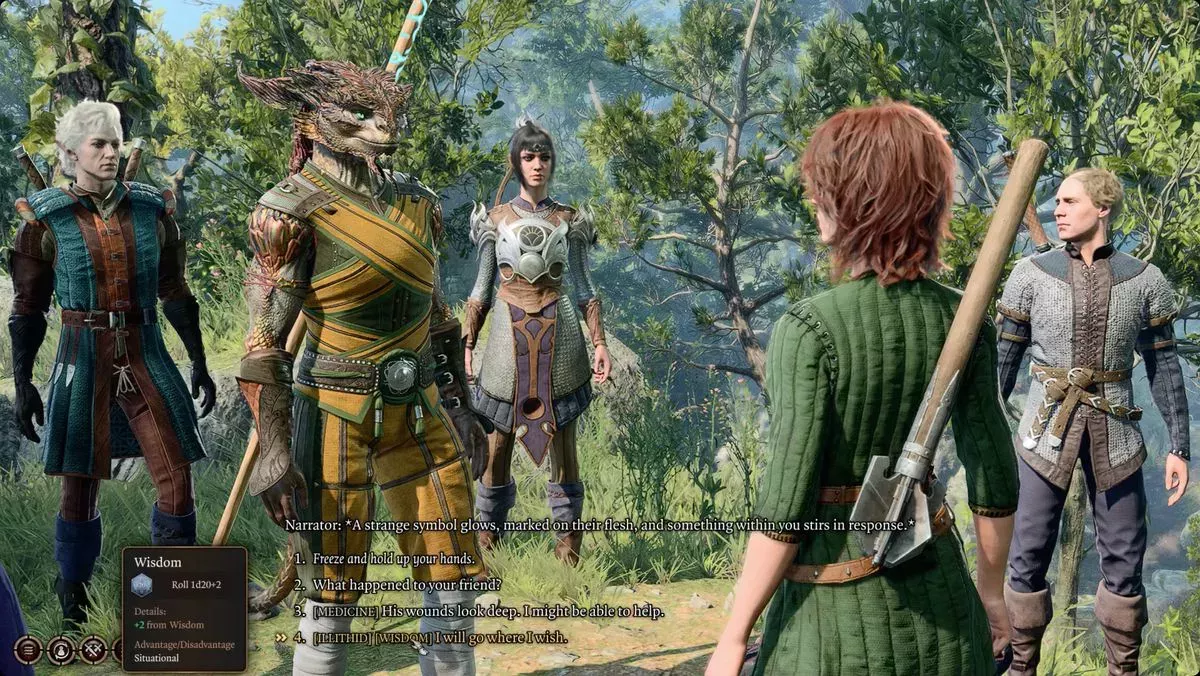
Task: Click the trade money-bag icon
Action: pyautogui.click(x=61, y=650)
